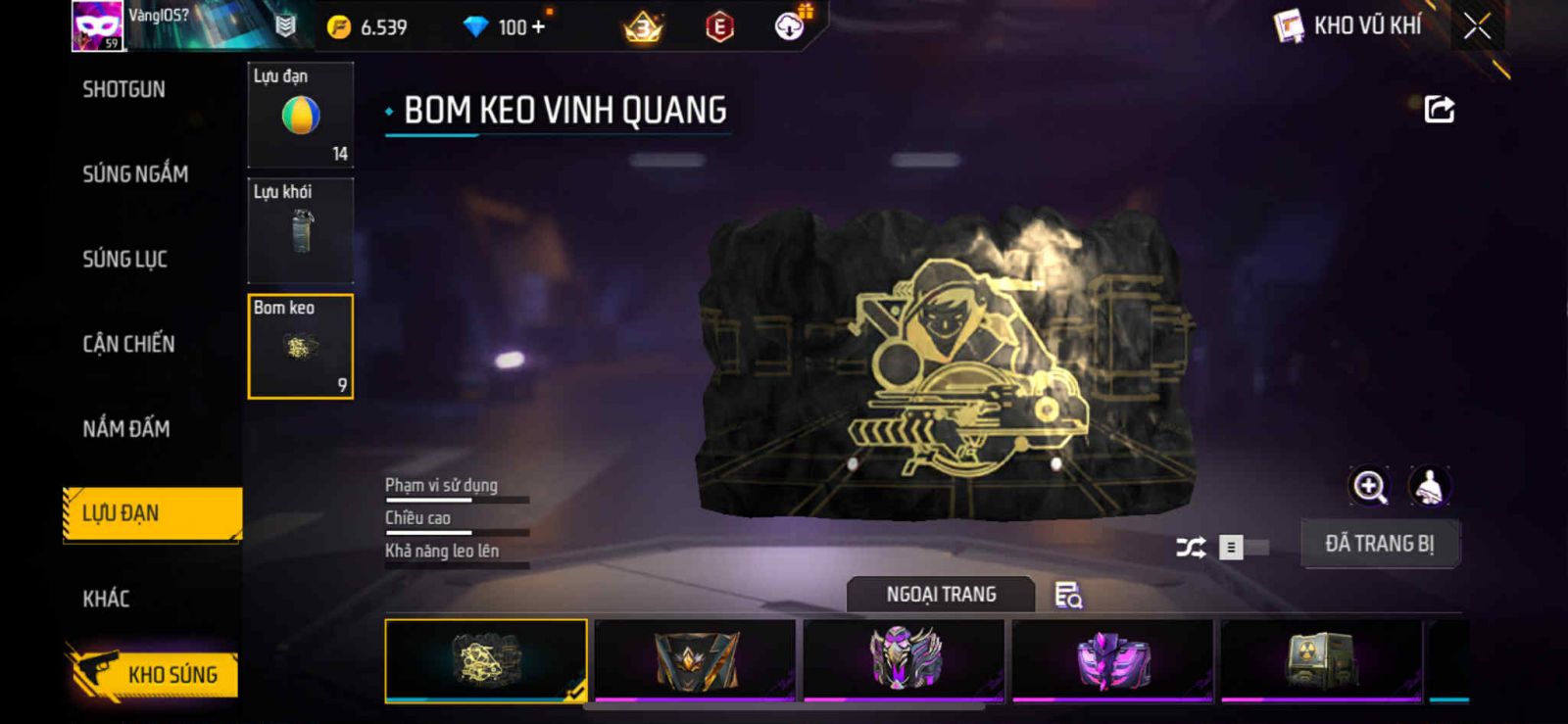Viewport: 1568px width, 724px height.
Task: Select the Bom keo slot
Action: [x=300, y=346]
